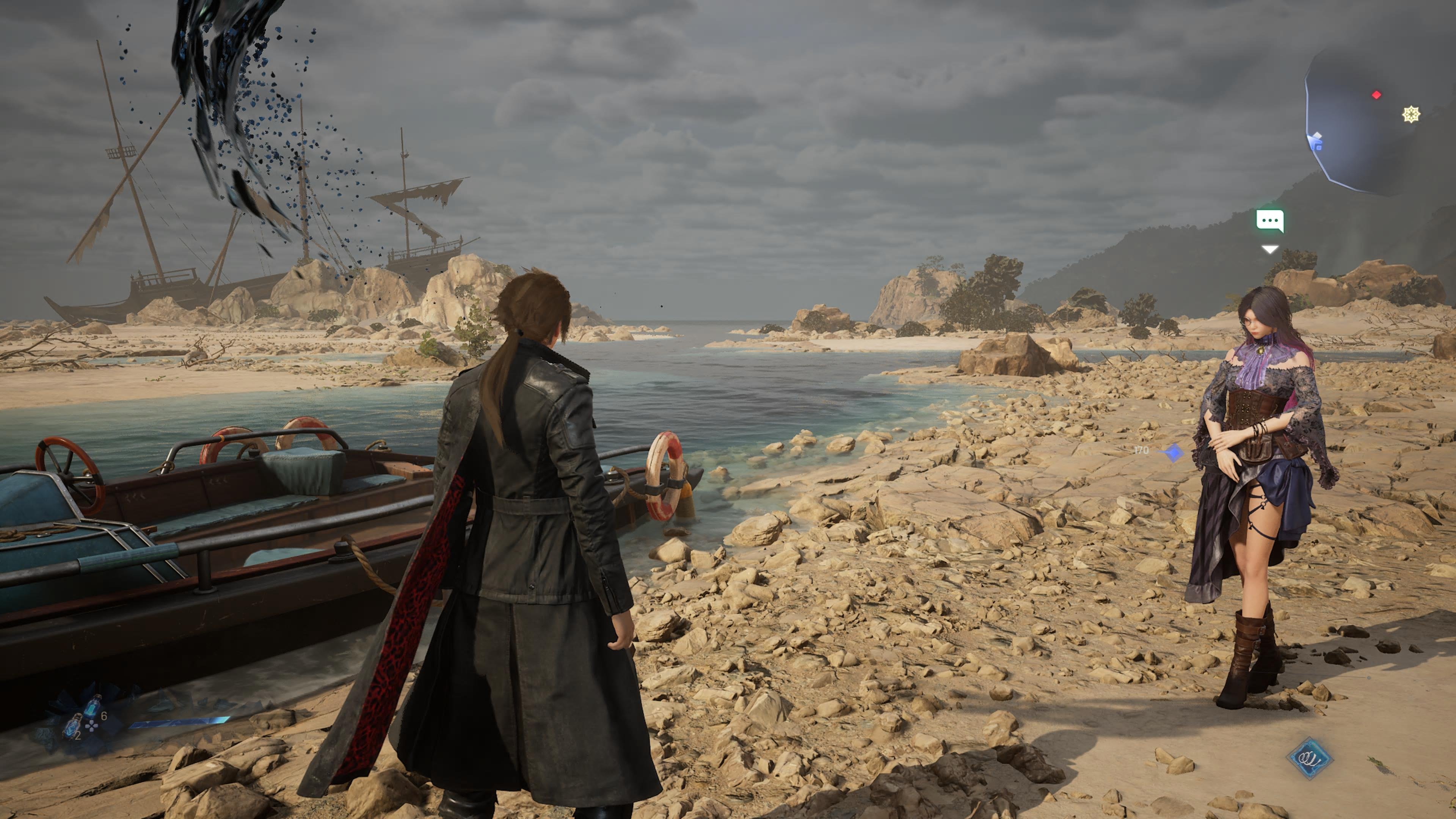Use the lower blue potion flask

pyautogui.click(x=72, y=726)
